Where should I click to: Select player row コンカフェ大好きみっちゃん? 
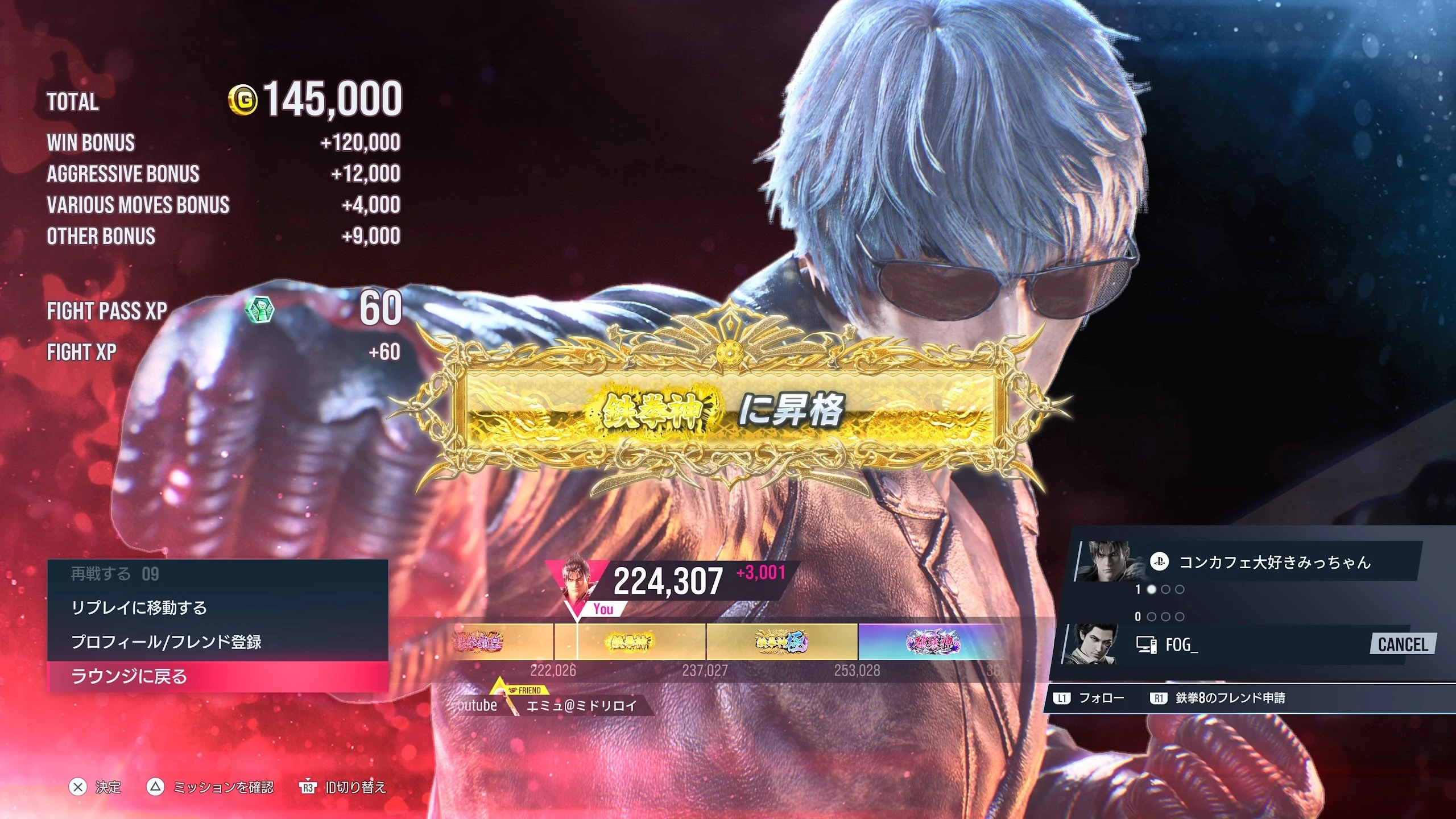point(1251,562)
